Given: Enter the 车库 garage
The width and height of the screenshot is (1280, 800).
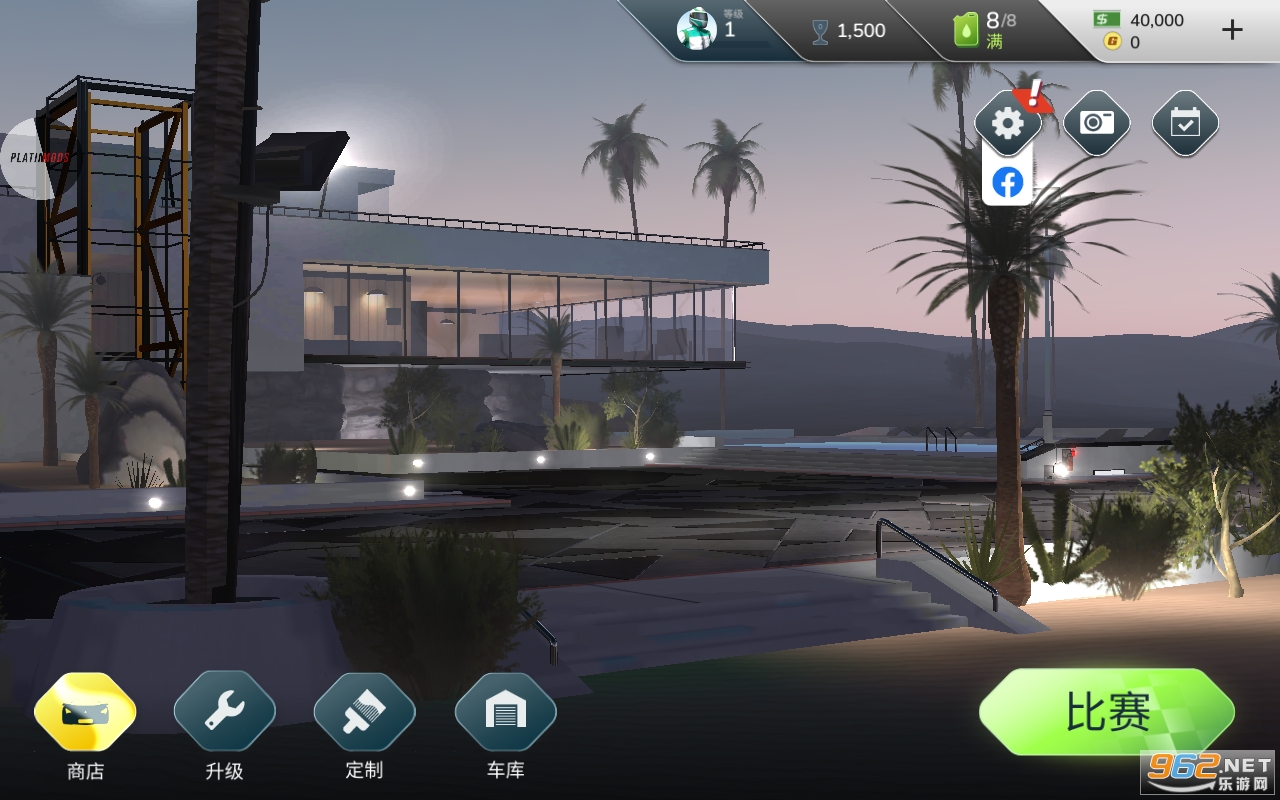Looking at the screenshot, I should 505,712.
